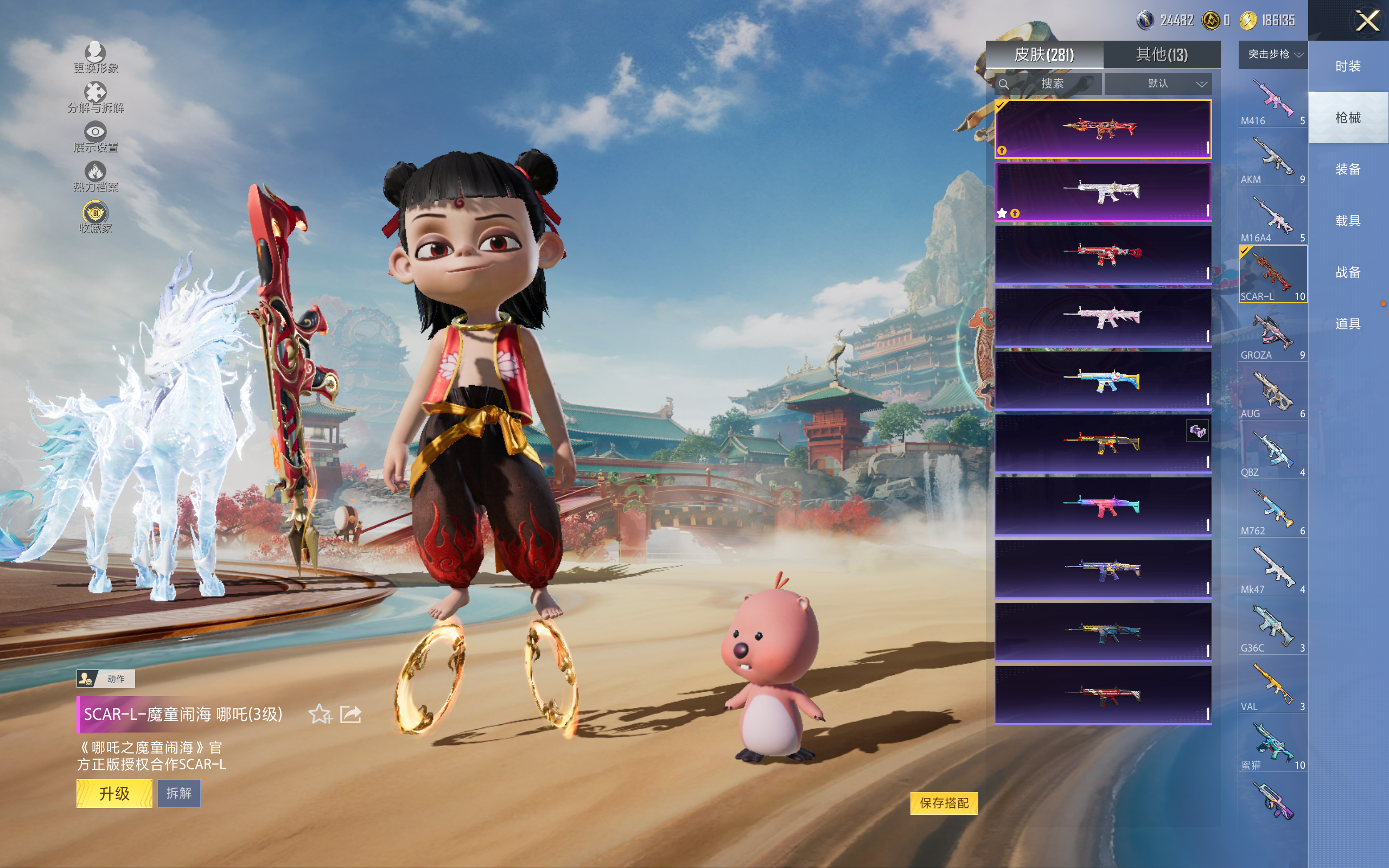The width and height of the screenshot is (1389, 868).
Task: Save the loadout with 保存搭配
Action: click(944, 803)
